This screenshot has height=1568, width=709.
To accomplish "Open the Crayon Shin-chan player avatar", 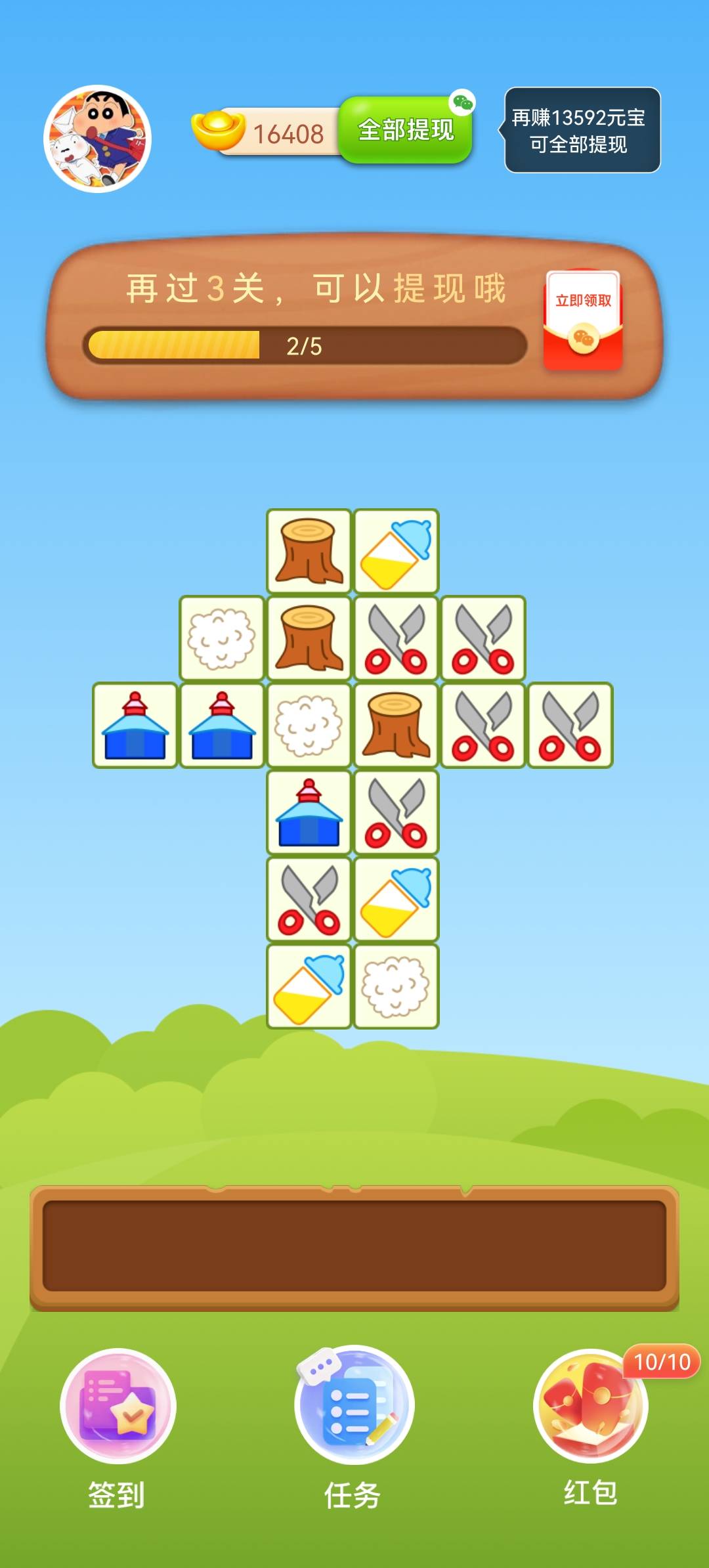I will (98, 139).
